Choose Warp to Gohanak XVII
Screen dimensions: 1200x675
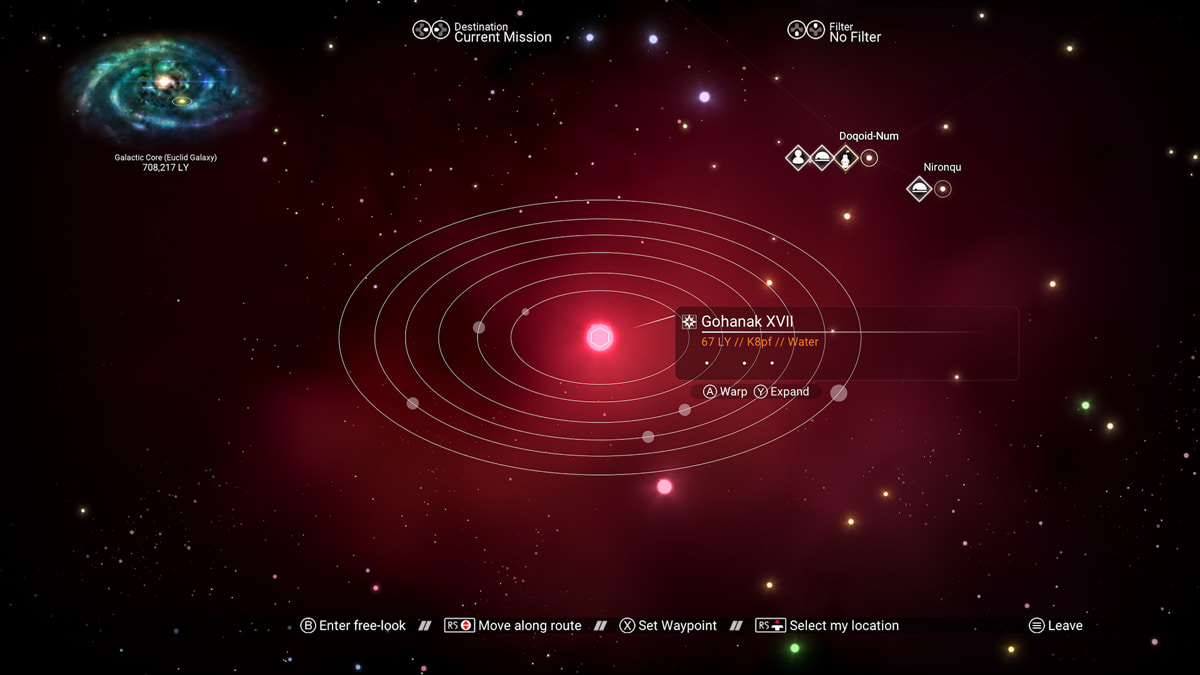725,392
